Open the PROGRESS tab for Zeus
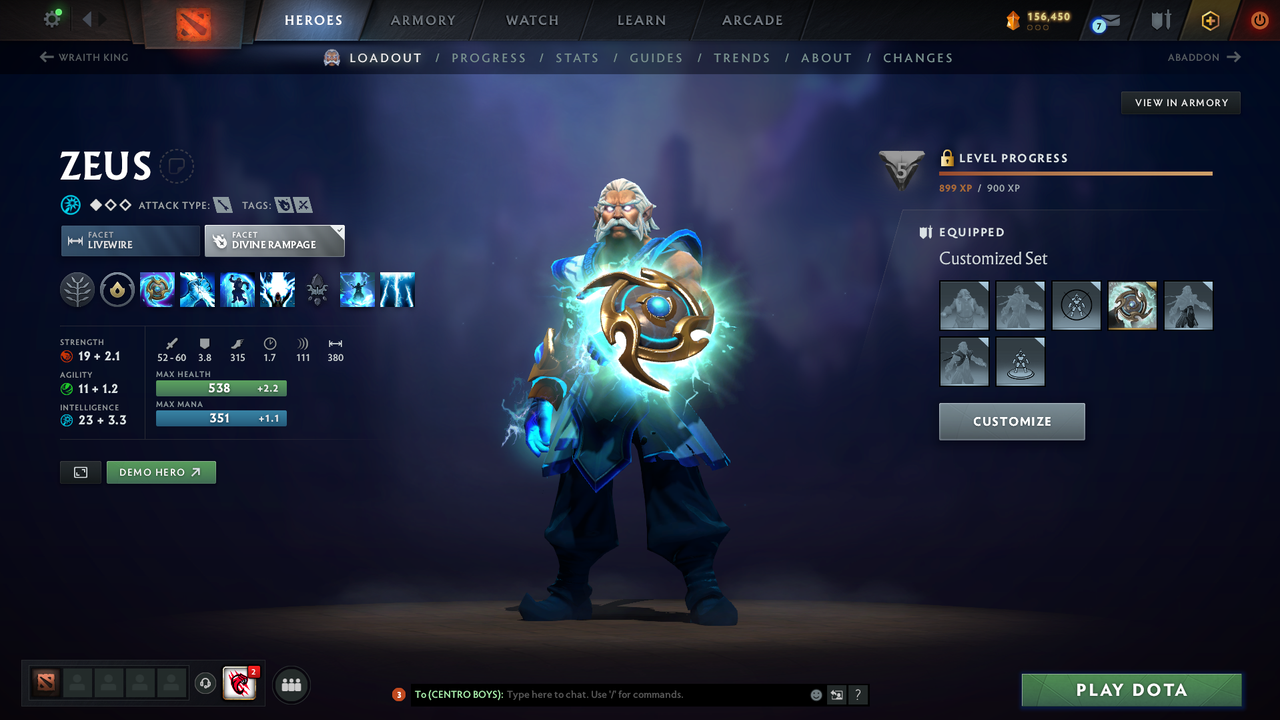 pos(489,58)
